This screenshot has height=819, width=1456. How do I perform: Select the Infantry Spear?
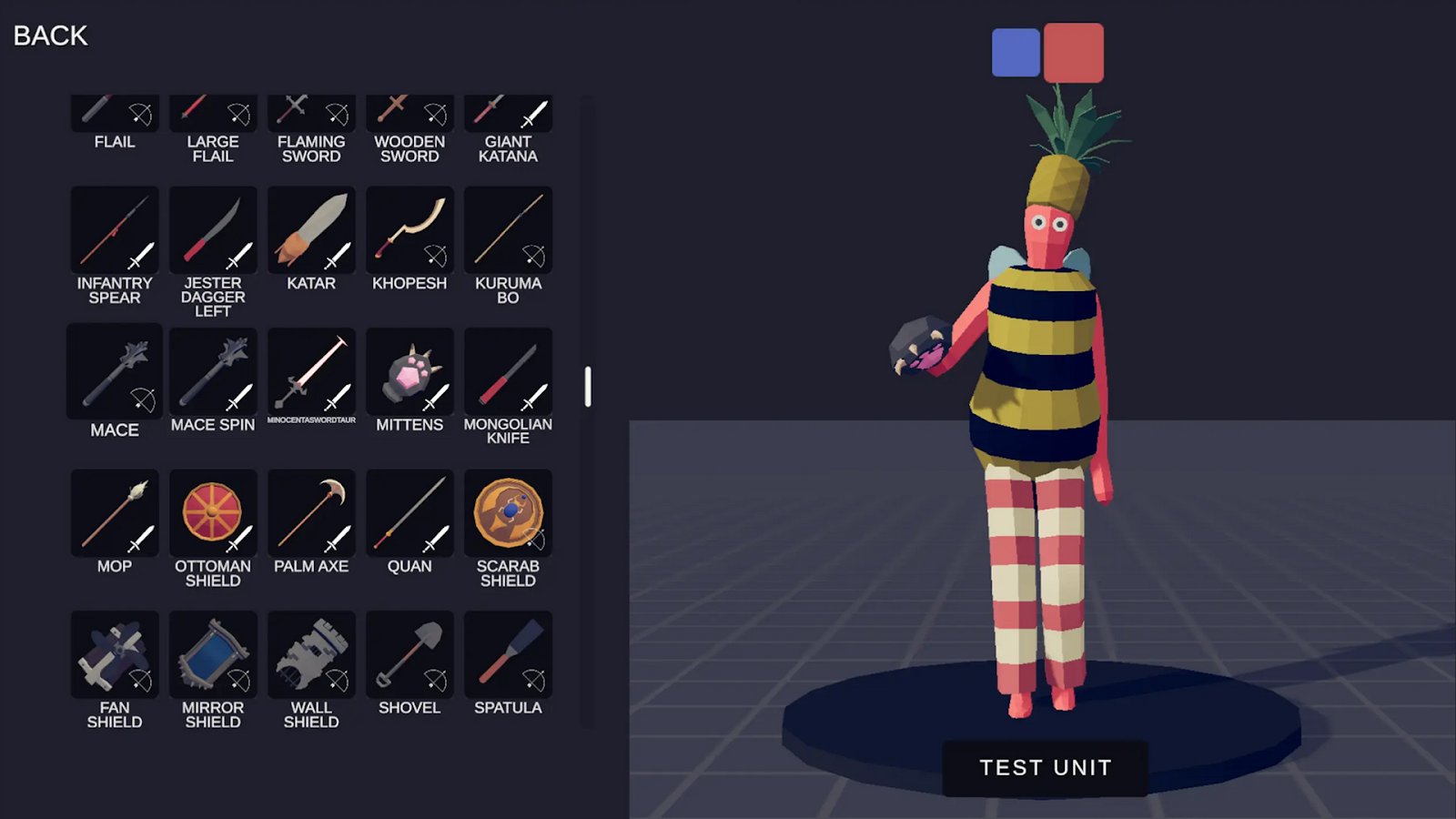[114, 229]
